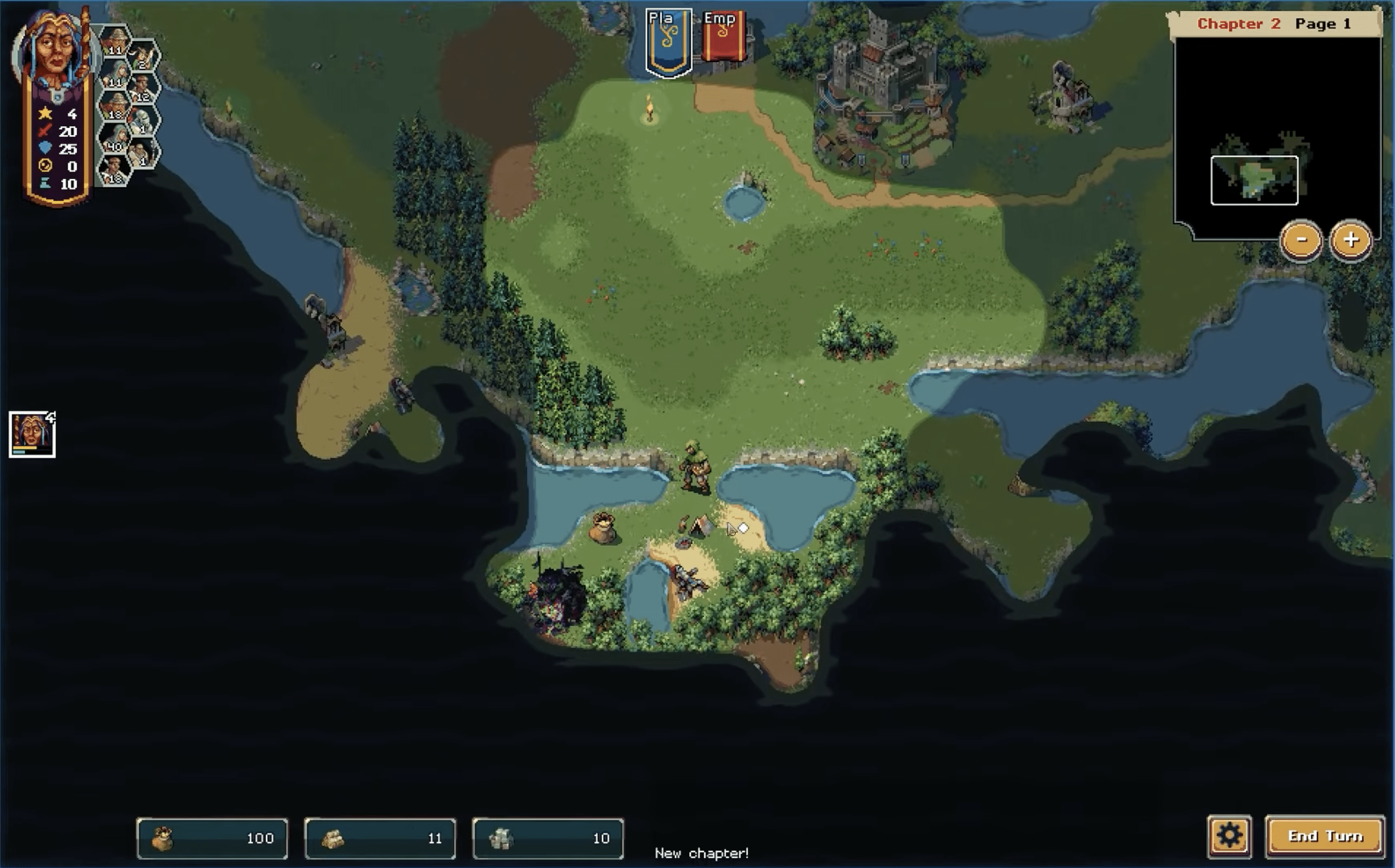The height and width of the screenshot is (868, 1395).
Task: Select the army unit stack of 12
Action: click(142, 89)
